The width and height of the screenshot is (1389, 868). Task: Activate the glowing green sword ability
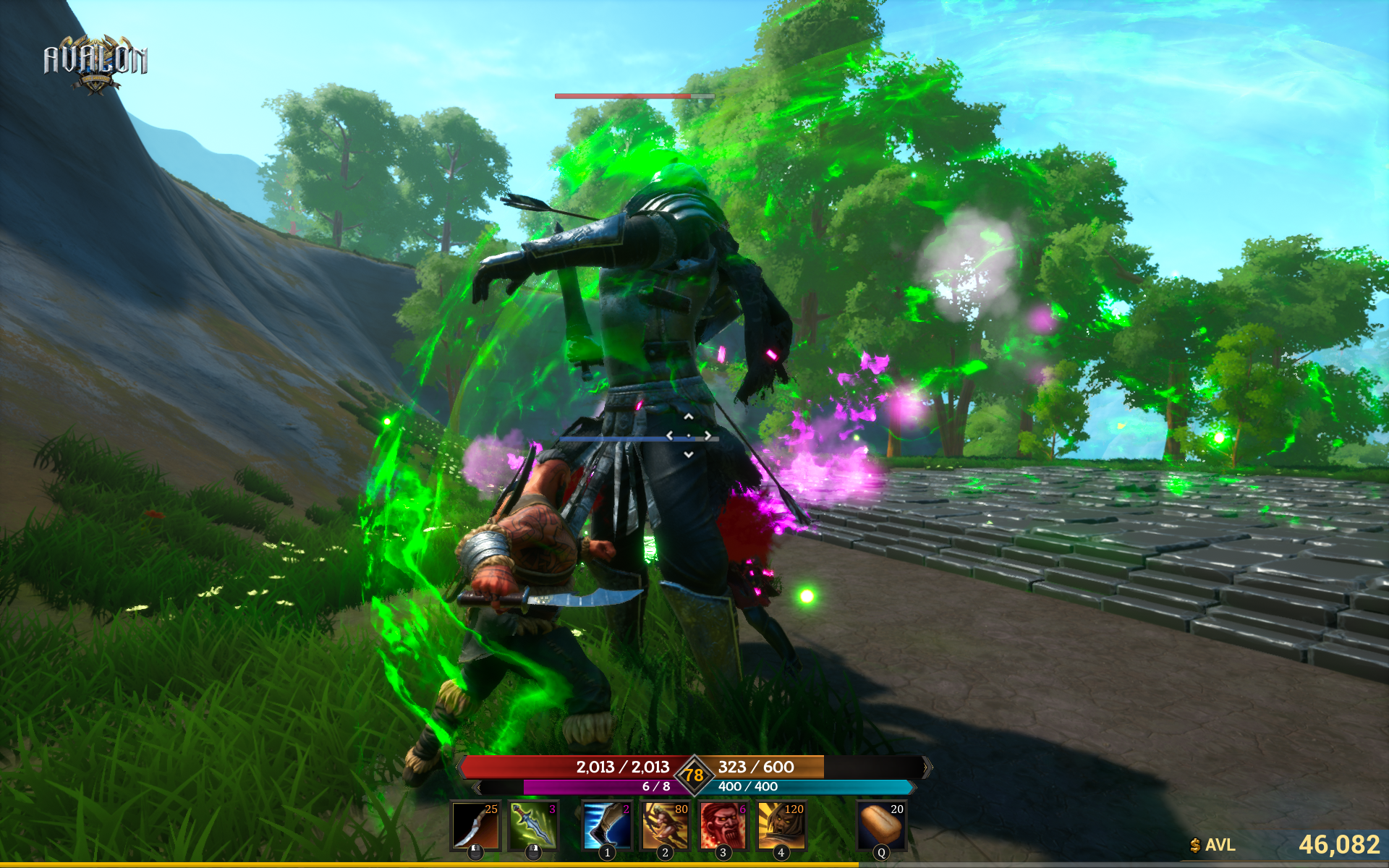(x=533, y=825)
